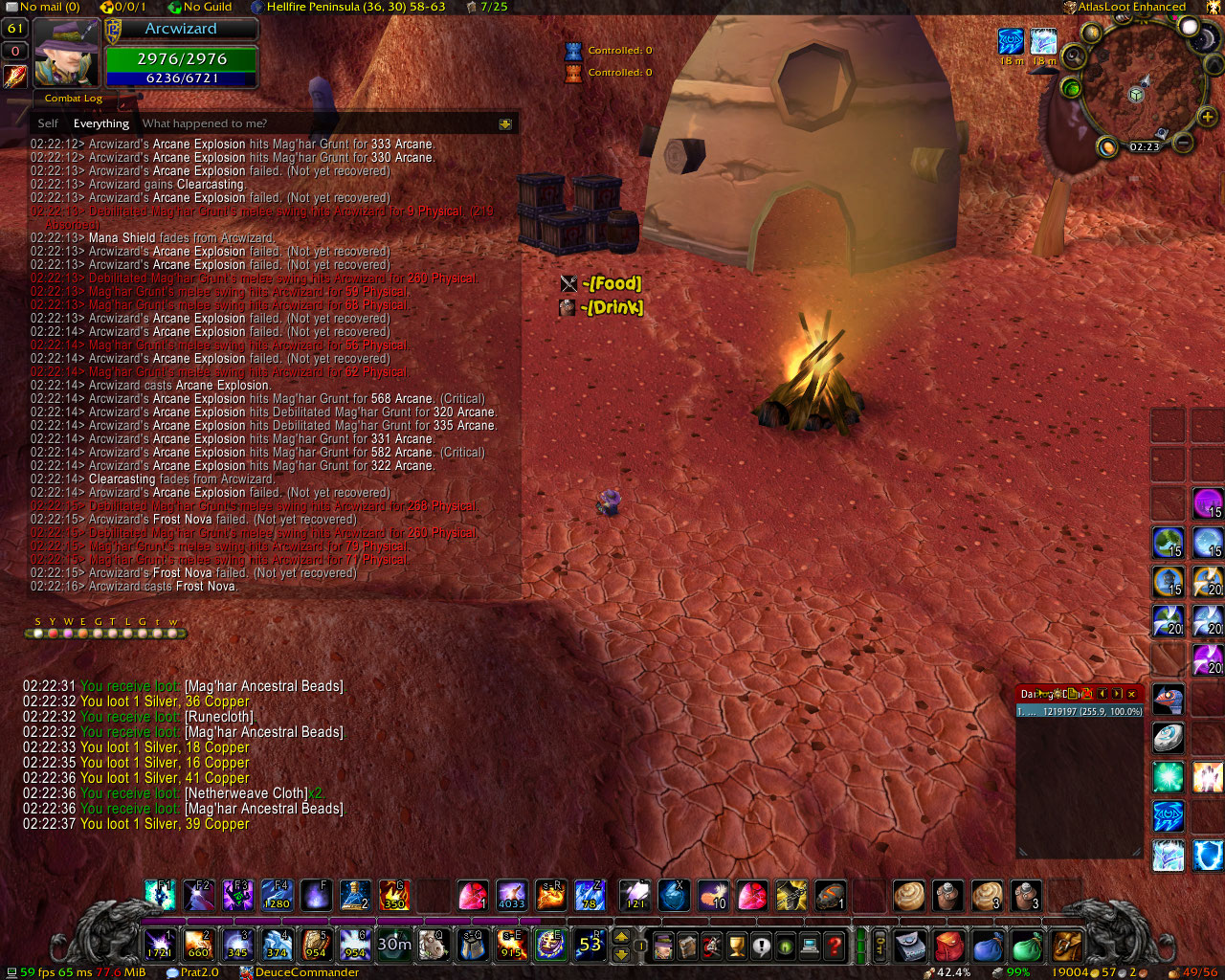This screenshot has height=980, width=1225.
Task: Click the reset icon on the Damage meter titlebar
Action: point(1087,694)
